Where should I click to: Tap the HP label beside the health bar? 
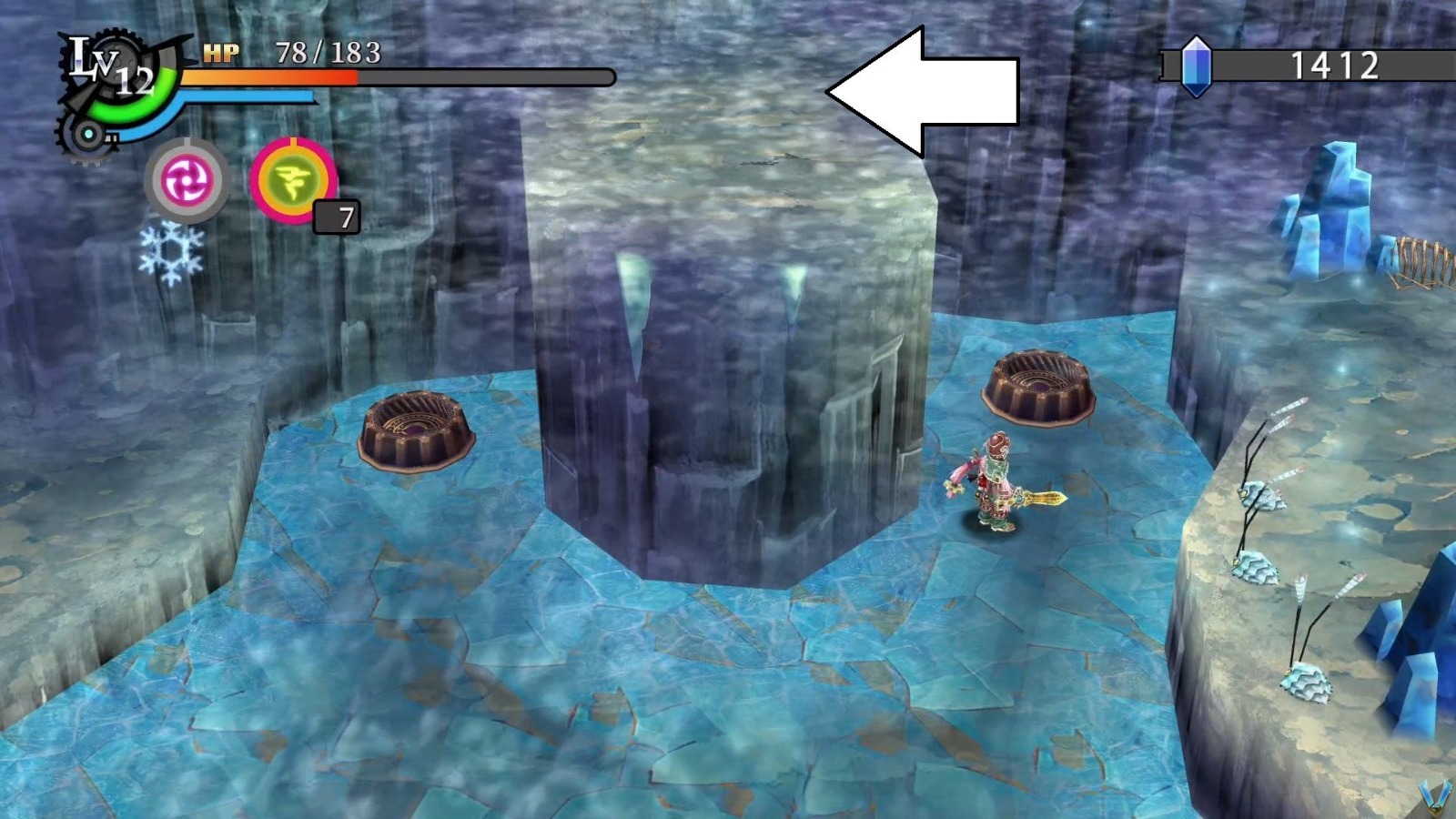220,52
